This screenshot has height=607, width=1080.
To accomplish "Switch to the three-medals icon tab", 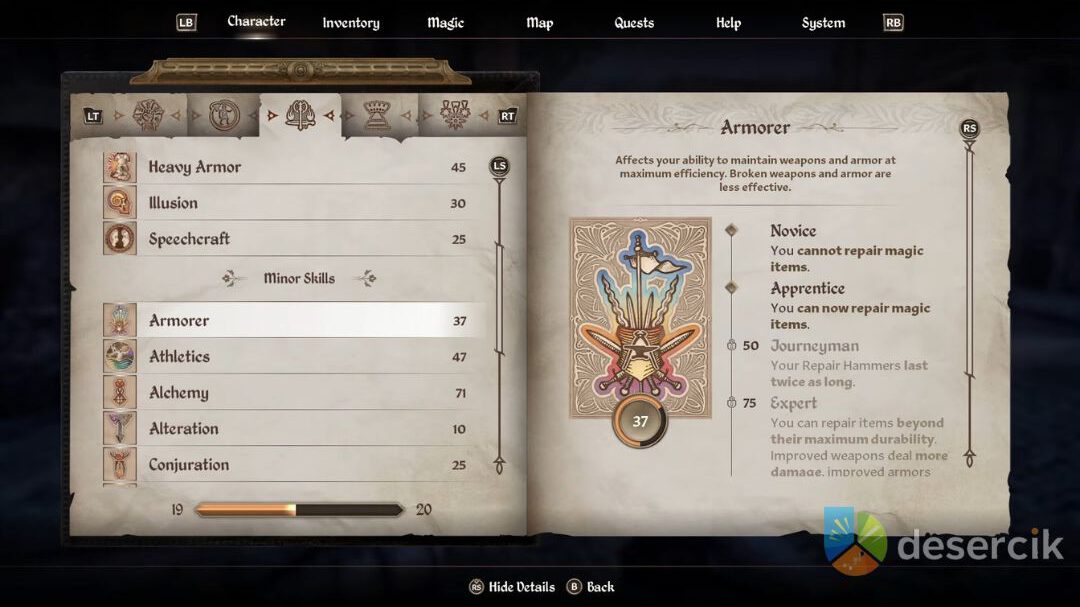I will click(454, 116).
